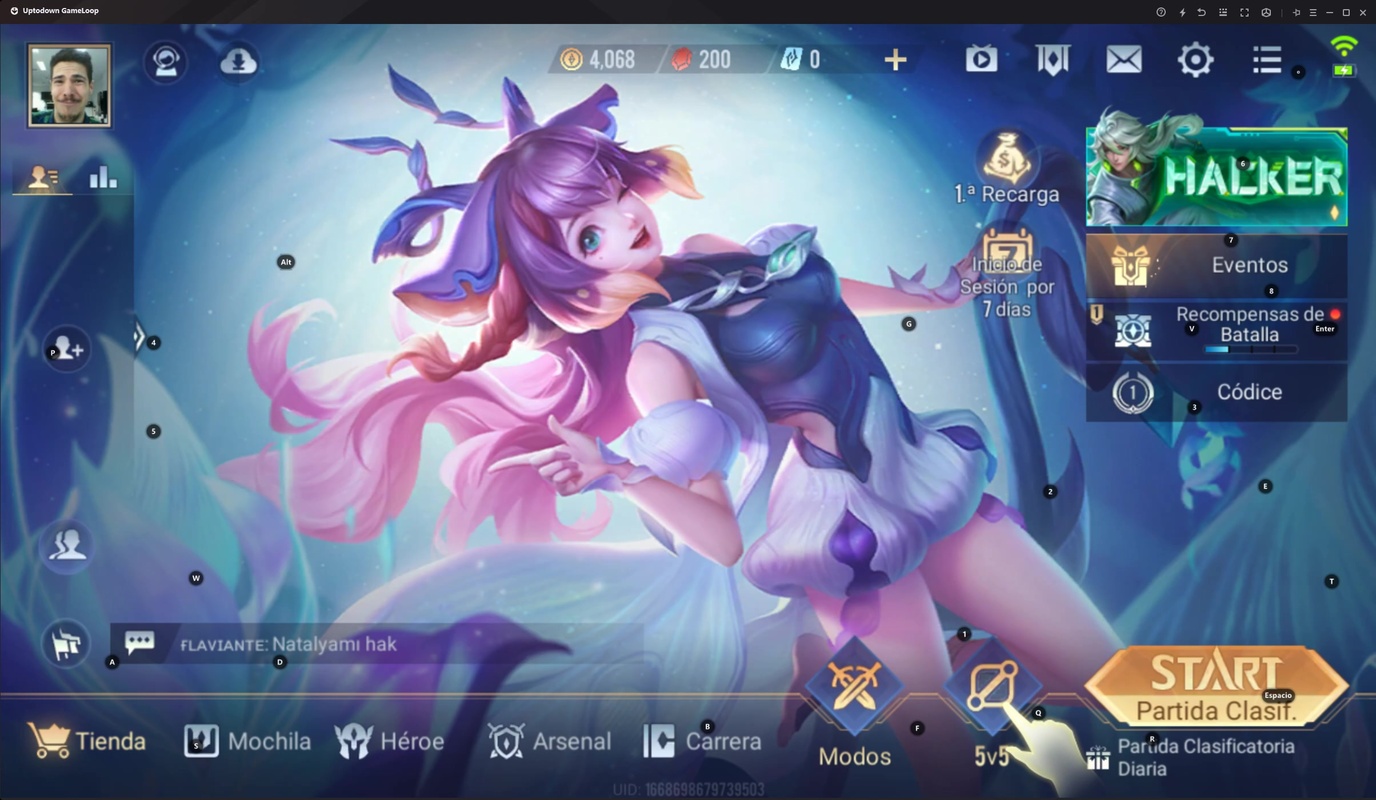The width and height of the screenshot is (1376, 800).
Task: Open the Códice entry
Action: (1216, 392)
